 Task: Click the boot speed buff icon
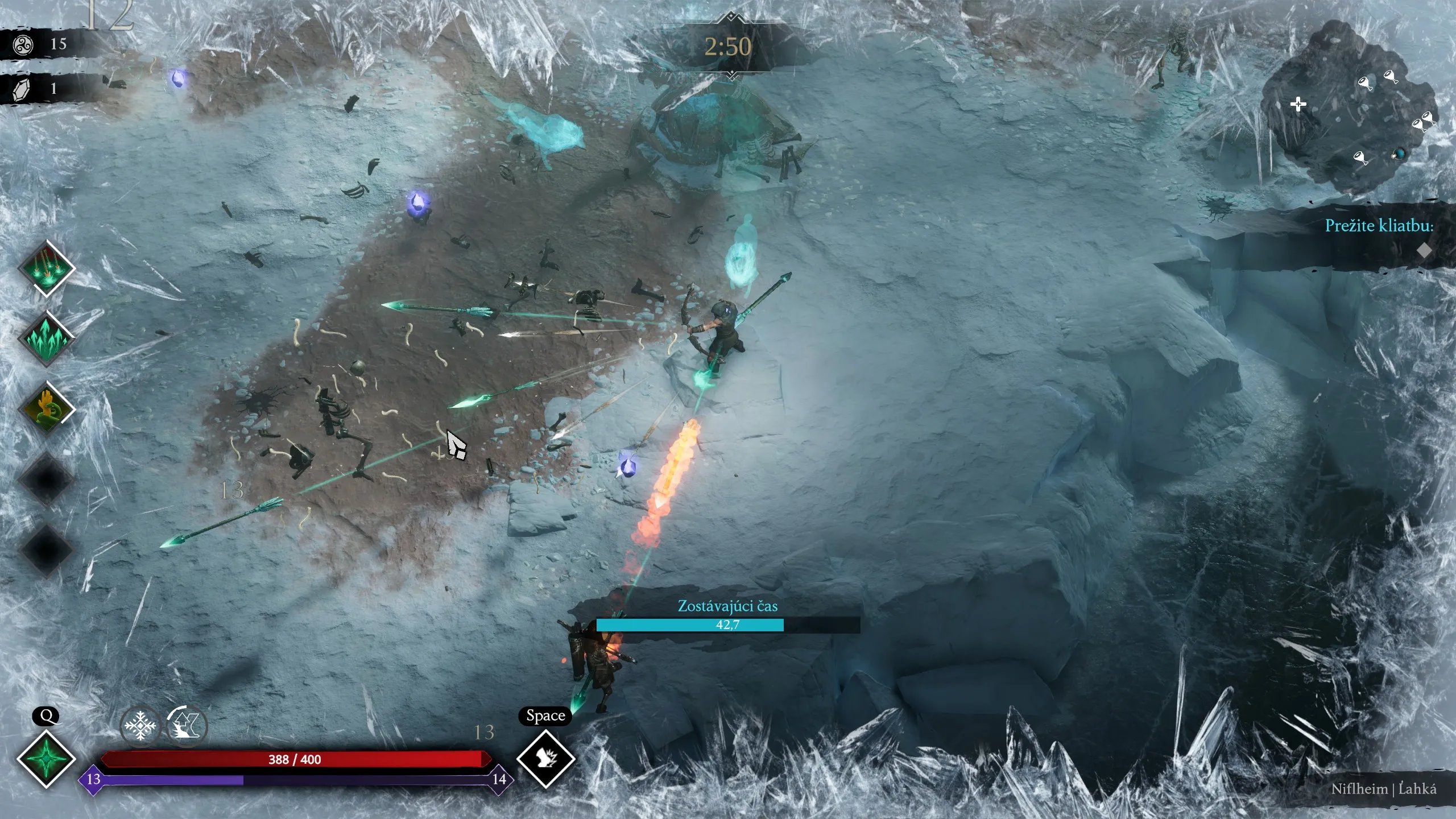(x=187, y=726)
